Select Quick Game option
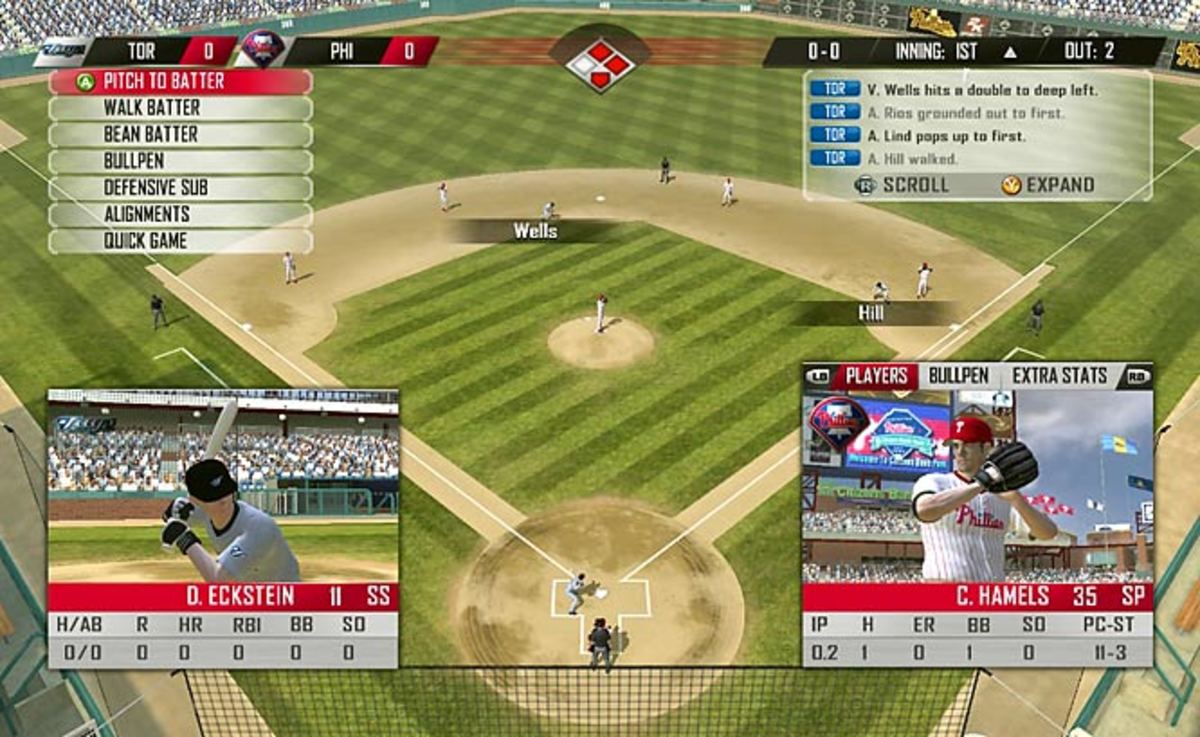 pos(180,241)
